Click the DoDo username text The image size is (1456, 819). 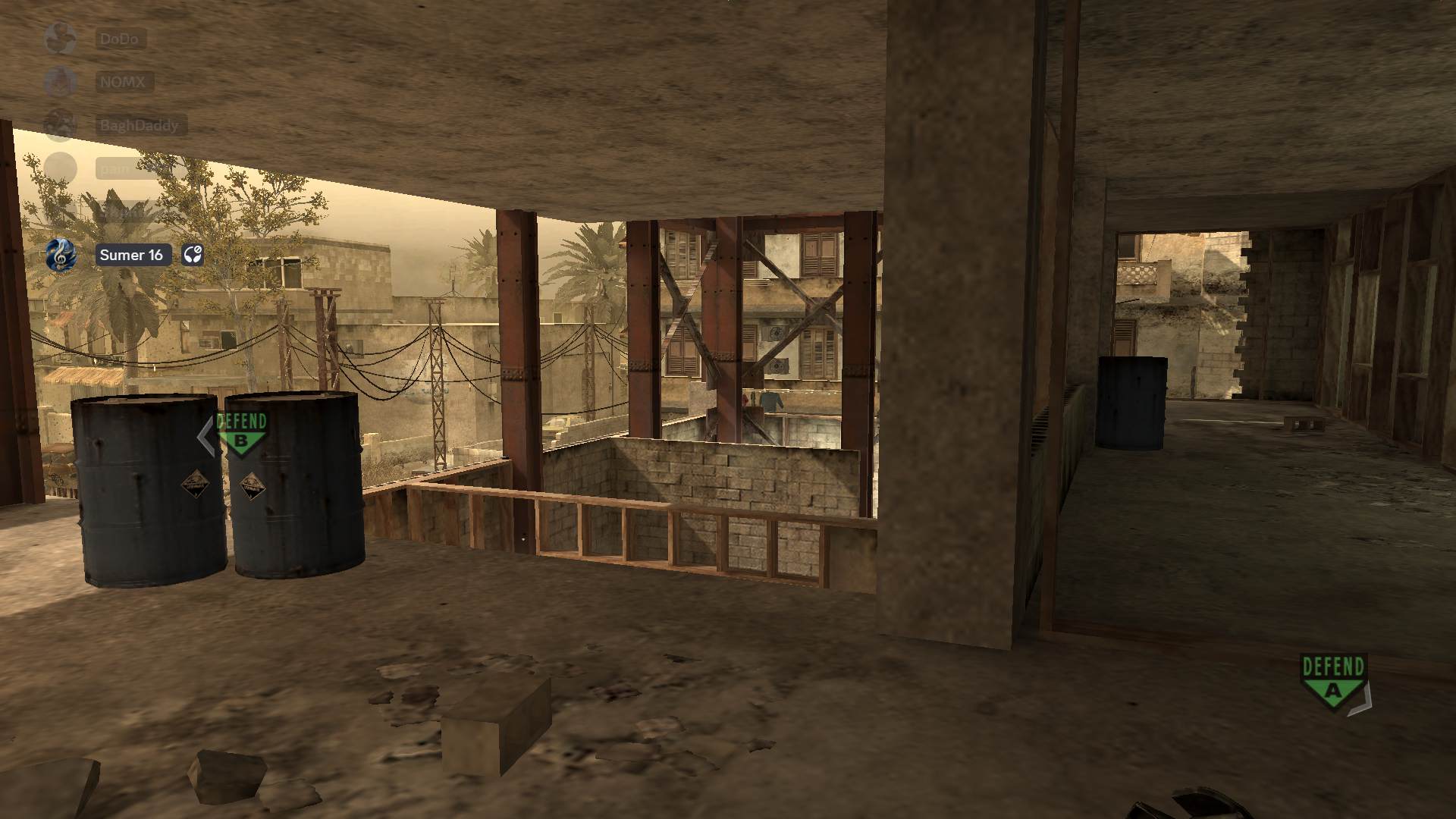point(118,39)
